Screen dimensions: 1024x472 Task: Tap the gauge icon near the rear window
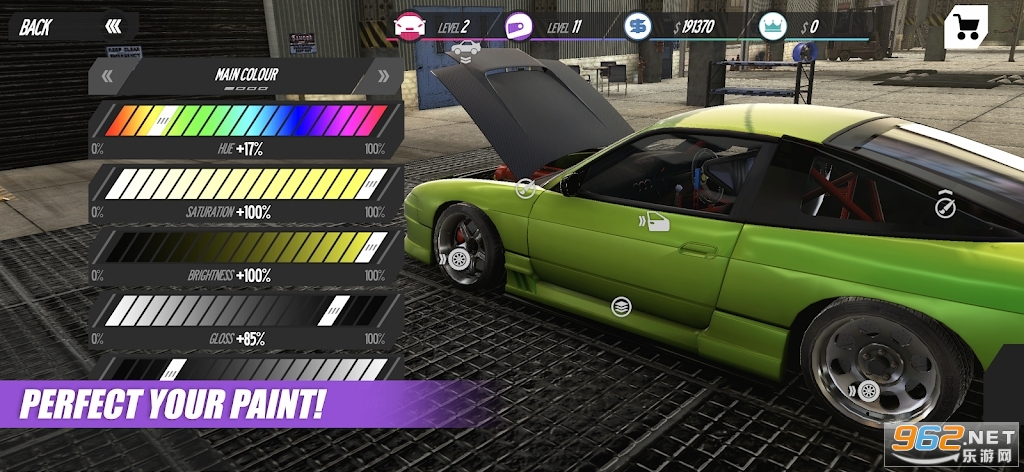click(x=945, y=207)
